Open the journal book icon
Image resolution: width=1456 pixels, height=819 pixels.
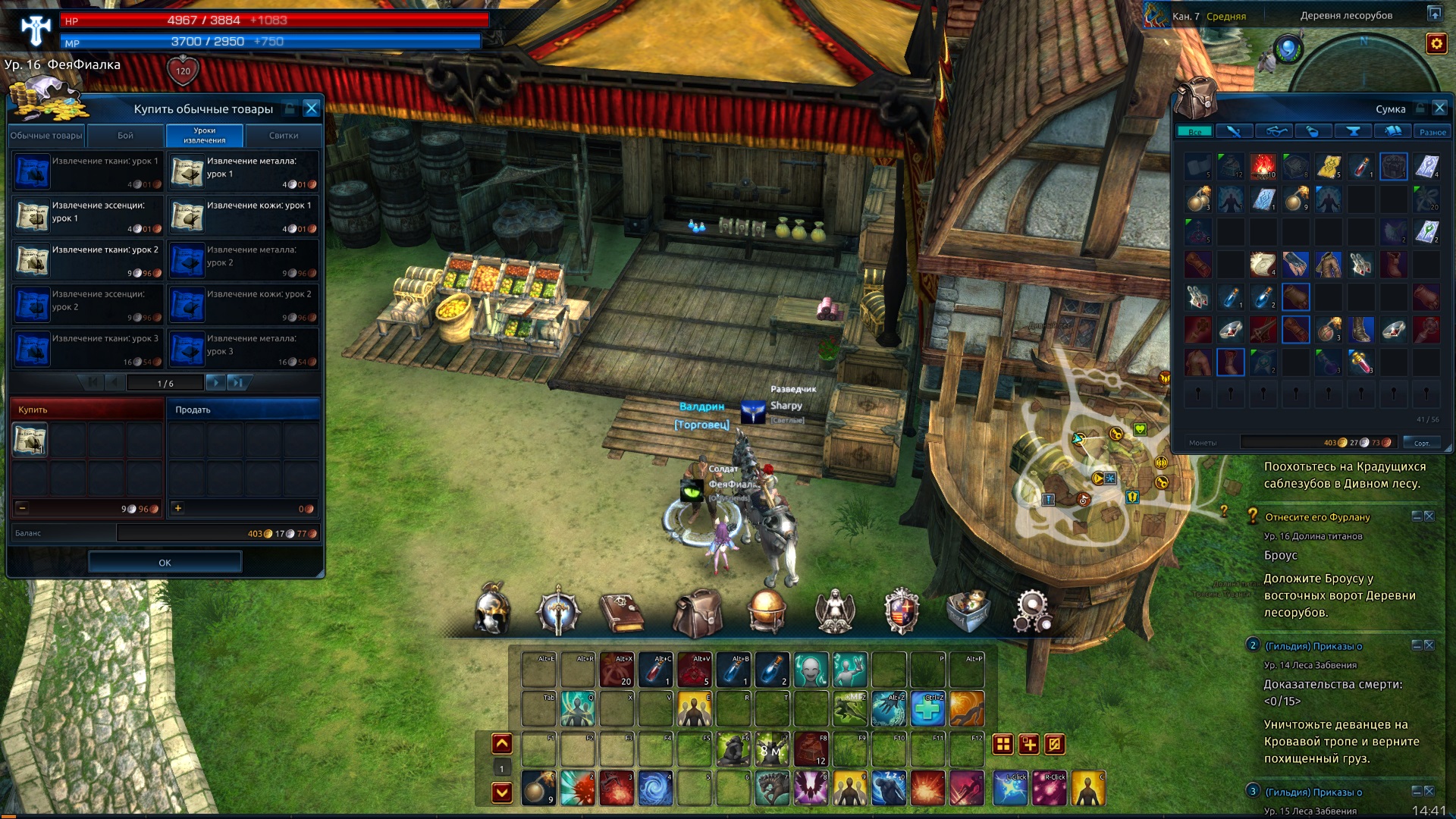[622, 611]
